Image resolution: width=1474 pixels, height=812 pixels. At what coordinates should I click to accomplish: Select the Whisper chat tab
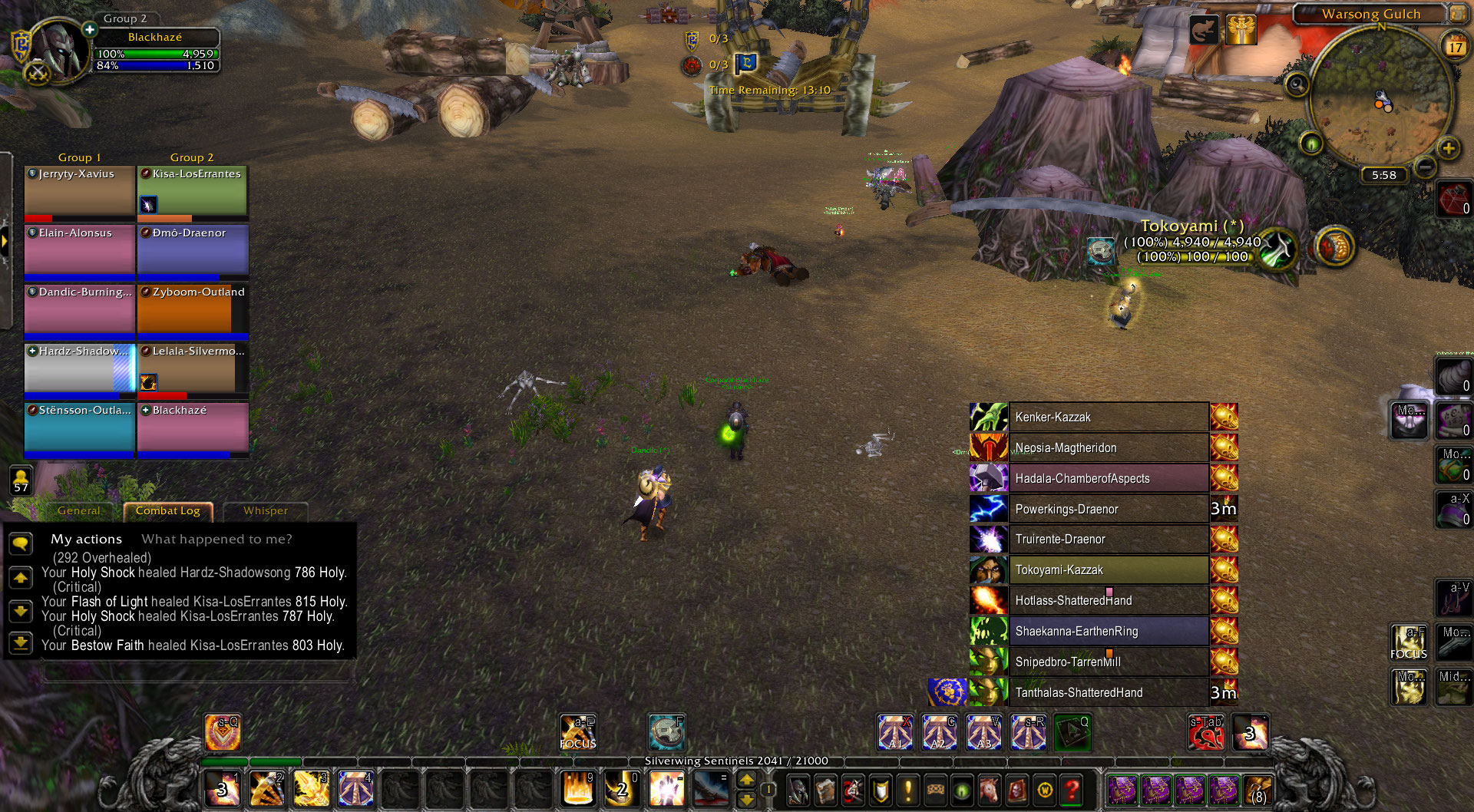pos(265,511)
